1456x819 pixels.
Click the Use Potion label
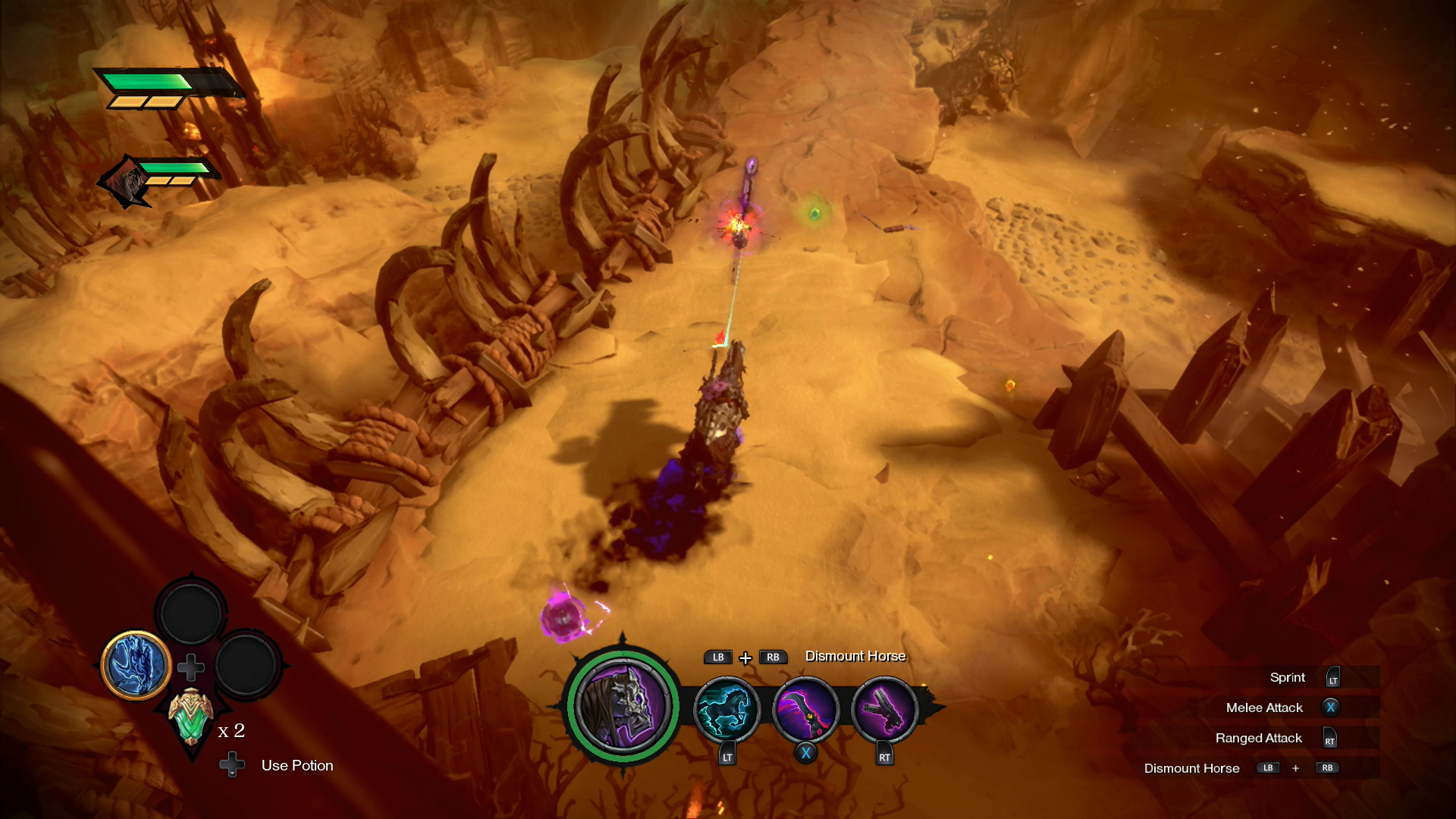tap(297, 765)
